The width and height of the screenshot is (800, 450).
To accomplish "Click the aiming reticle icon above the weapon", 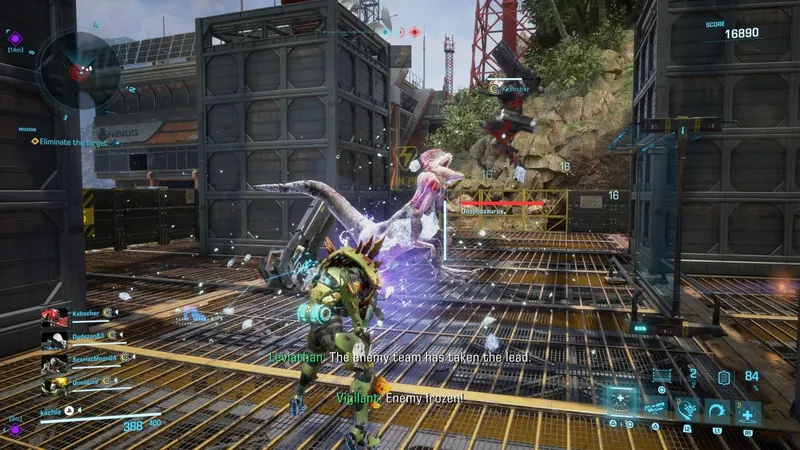I will 660,376.
